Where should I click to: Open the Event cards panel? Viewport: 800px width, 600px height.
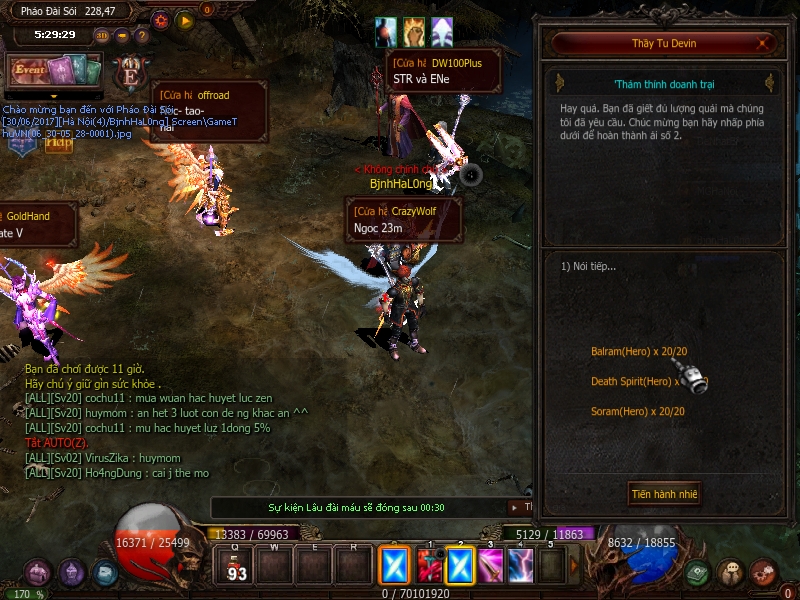click(56, 70)
